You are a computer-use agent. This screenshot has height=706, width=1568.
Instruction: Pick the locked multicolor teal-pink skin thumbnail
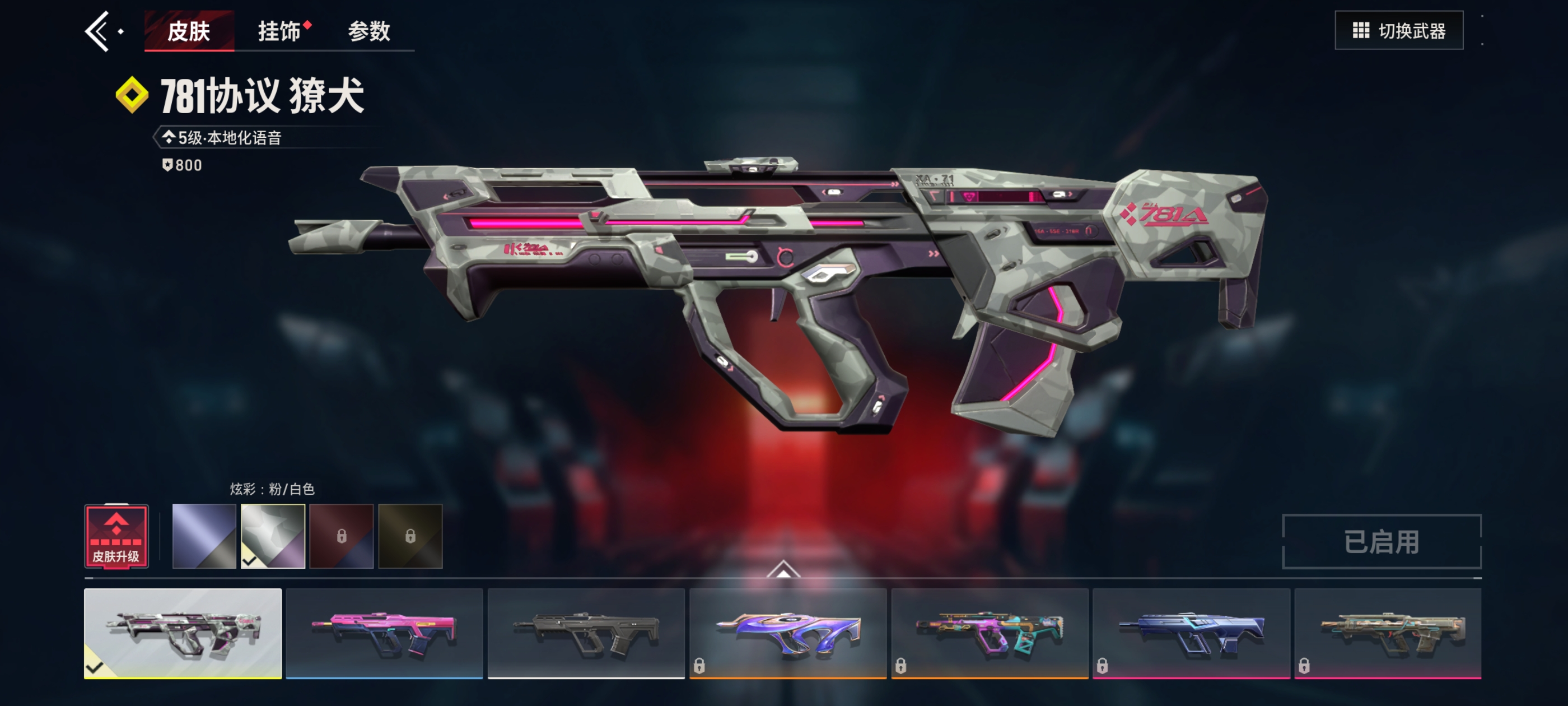(x=989, y=633)
